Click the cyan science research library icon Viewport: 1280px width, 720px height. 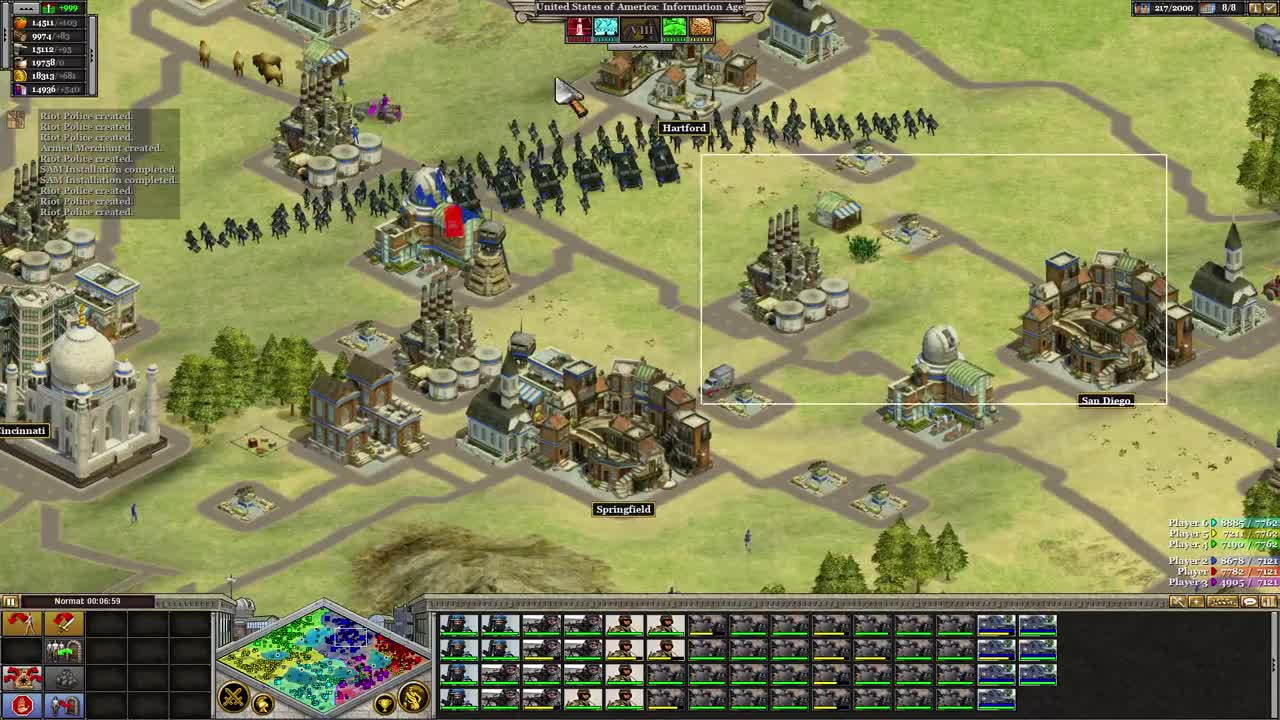pyautogui.click(x=605, y=27)
